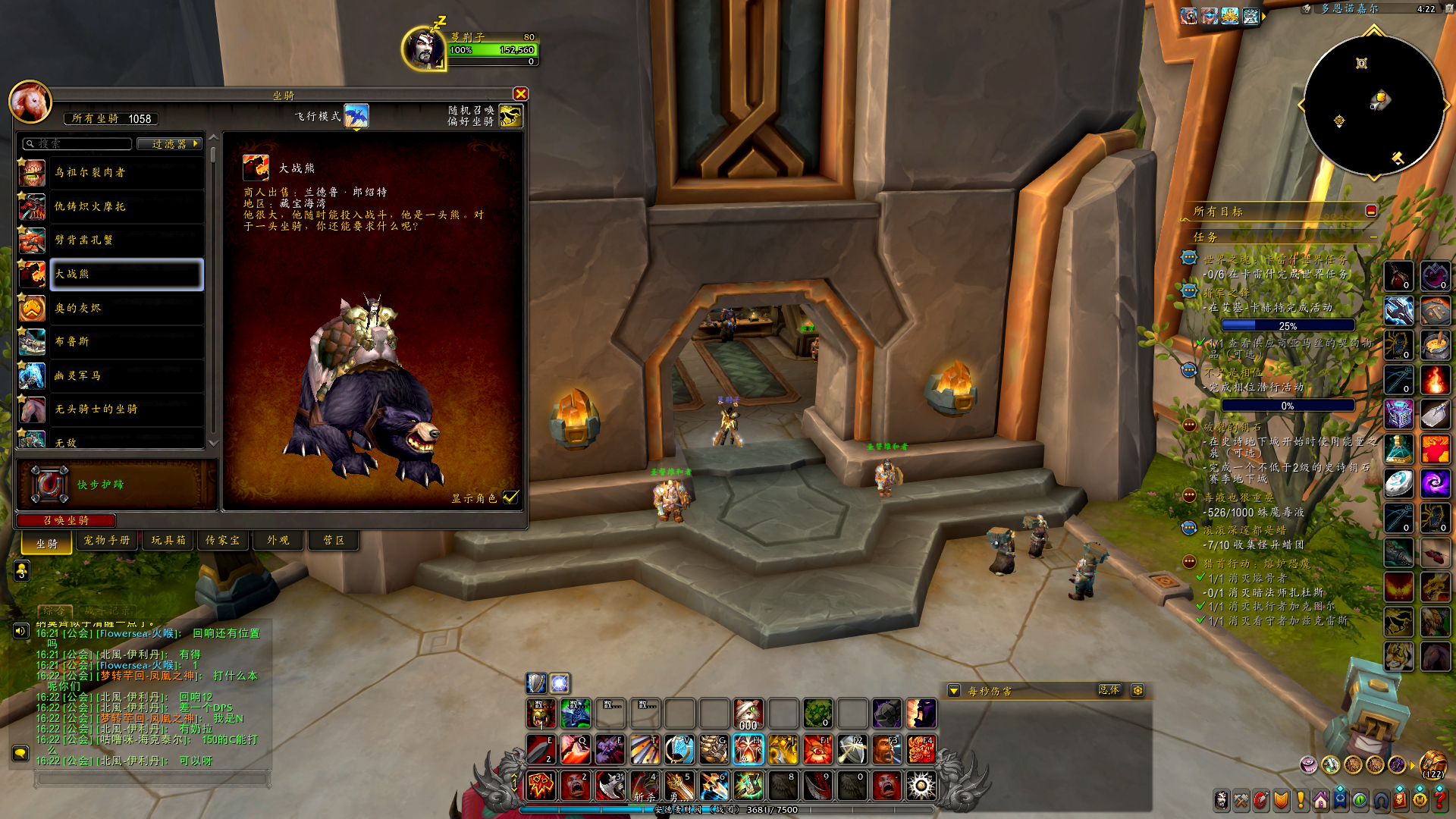The height and width of the screenshot is (819, 1456).
Task: Open the 外观 appearances tab
Action: (x=278, y=541)
